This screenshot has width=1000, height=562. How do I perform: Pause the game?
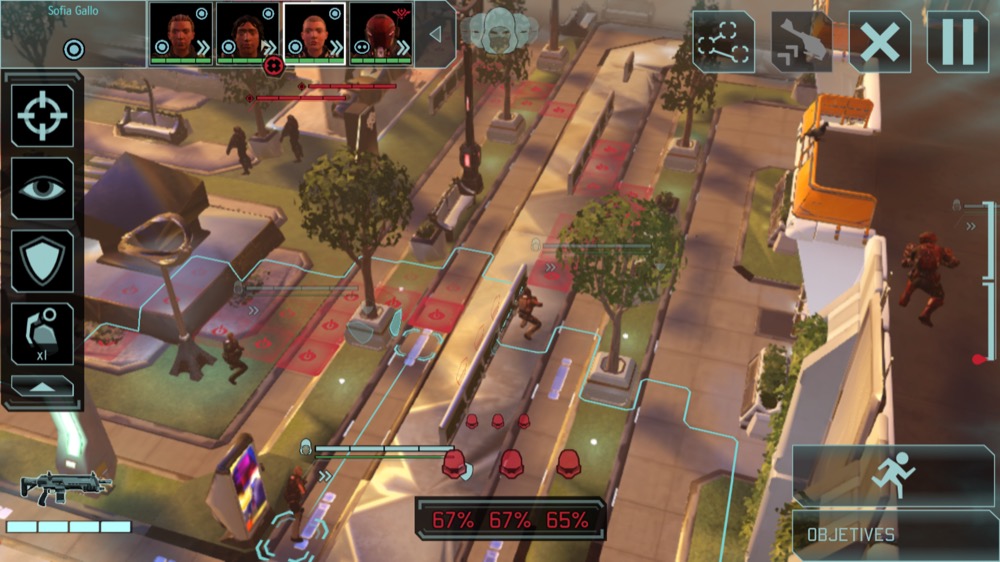(957, 42)
